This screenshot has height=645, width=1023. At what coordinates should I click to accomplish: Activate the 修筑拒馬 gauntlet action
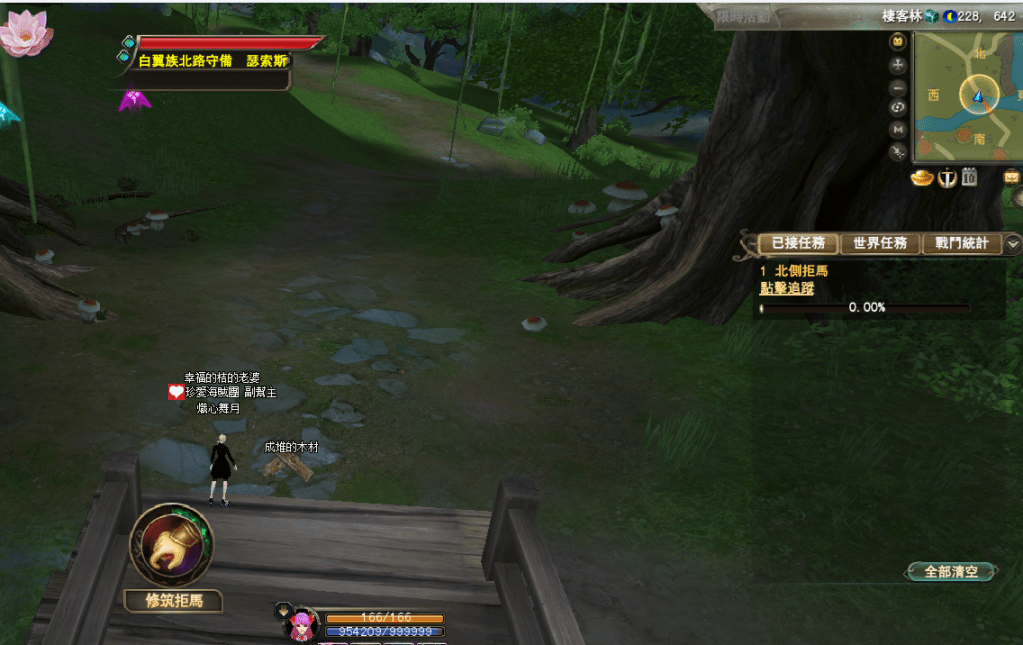click(x=171, y=545)
